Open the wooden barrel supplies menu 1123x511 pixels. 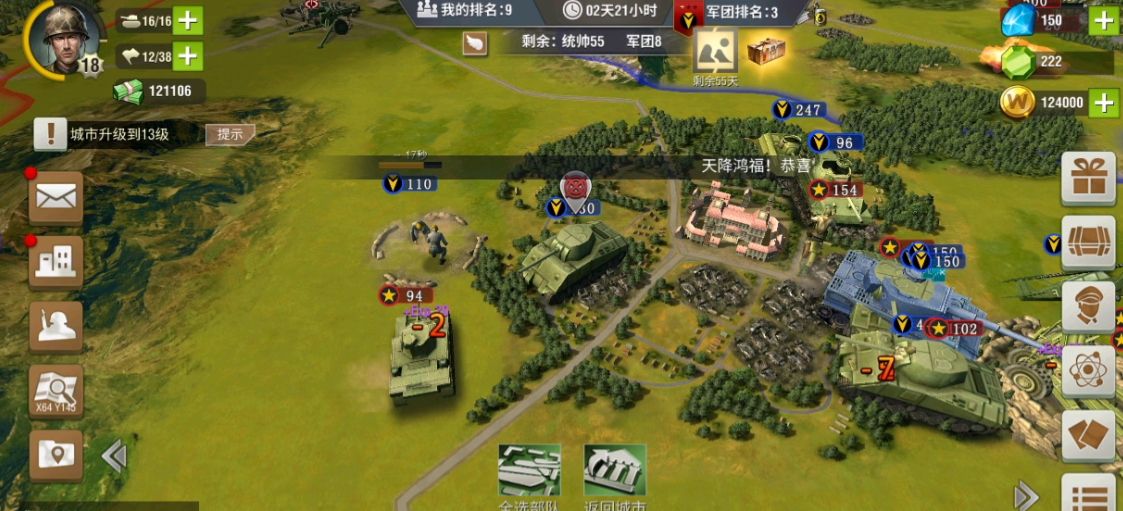point(1088,242)
